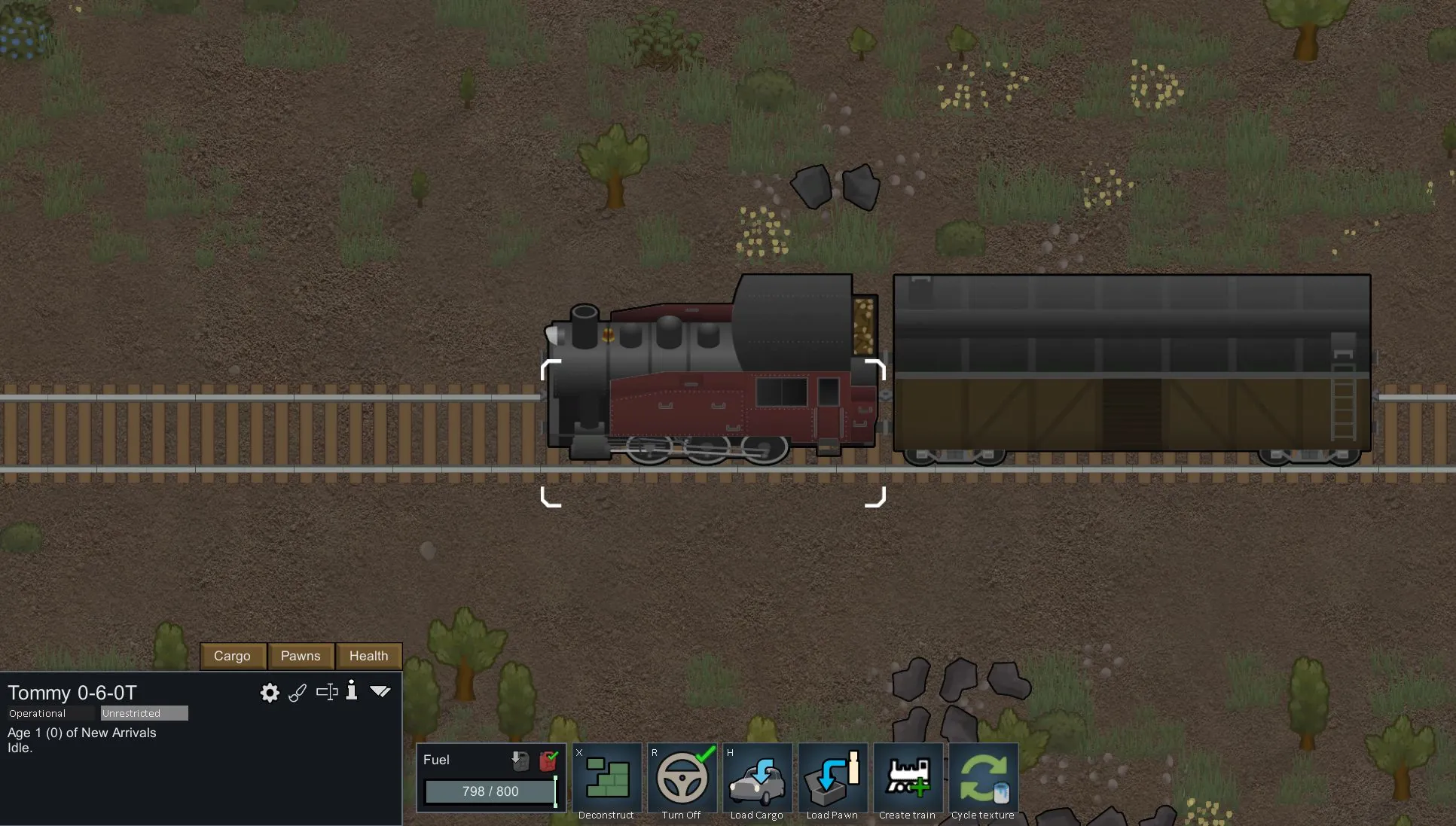Open the info card for Tommy 0-6-0T
1456x826 pixels.
(x=352, y=691)
